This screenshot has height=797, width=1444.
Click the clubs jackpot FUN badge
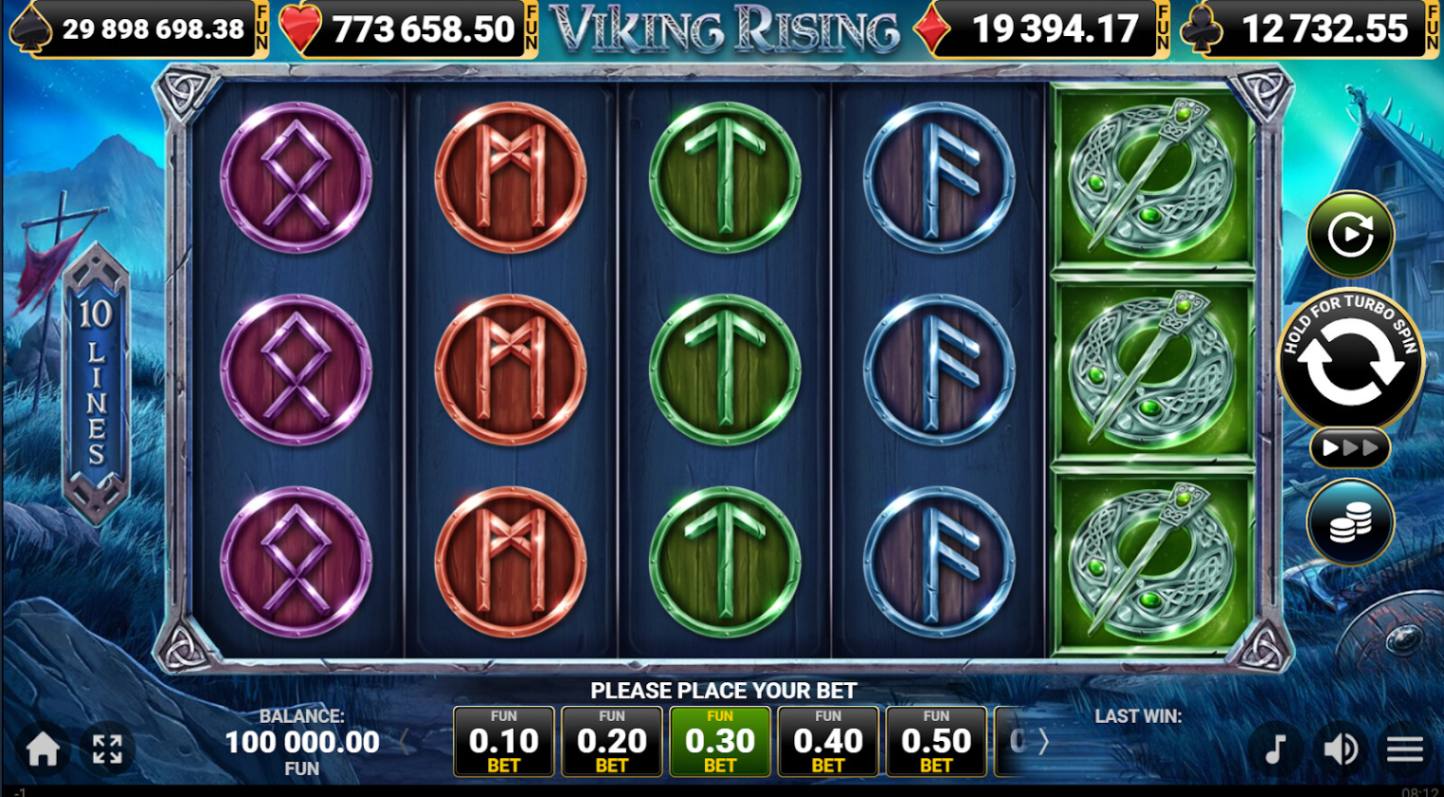pyautogui.click(x=1433, y=25)
